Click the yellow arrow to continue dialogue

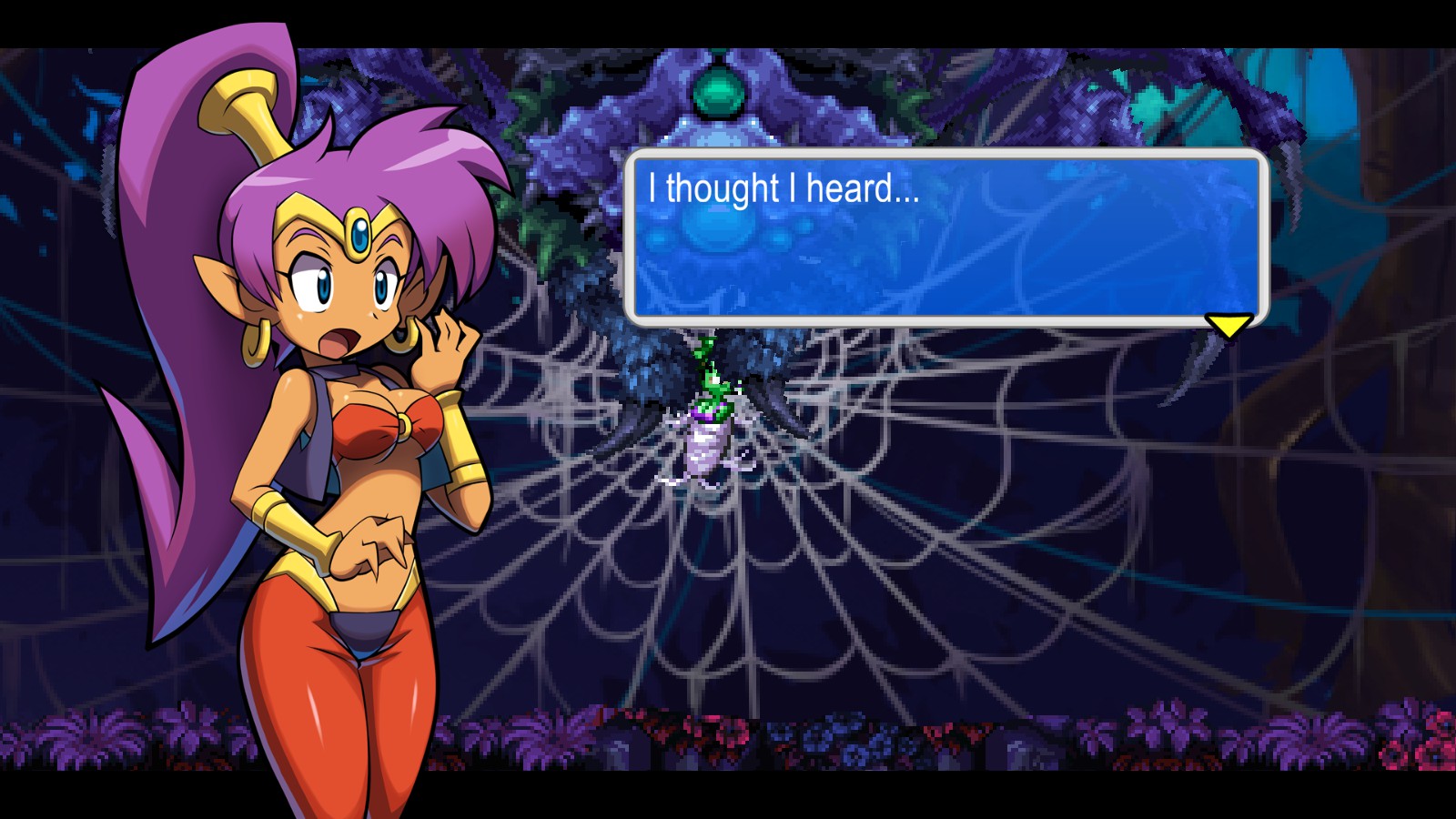coord(1228,325)
